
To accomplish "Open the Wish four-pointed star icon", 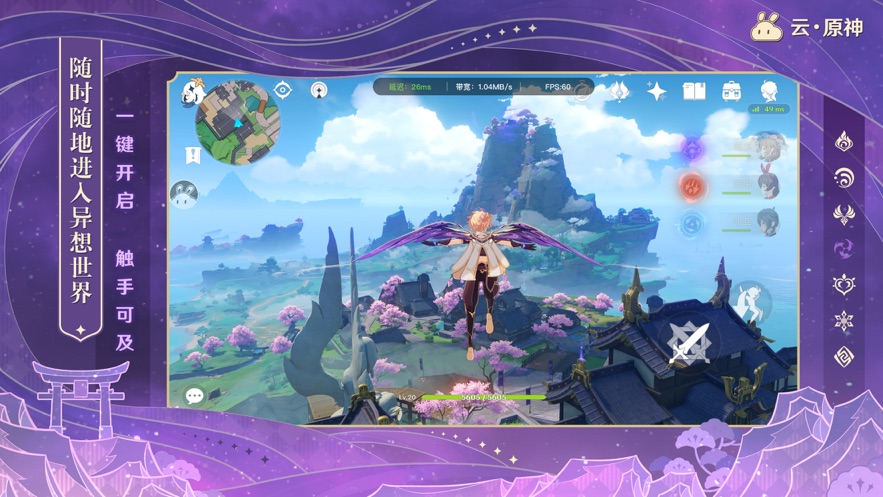I will point(657,92).
